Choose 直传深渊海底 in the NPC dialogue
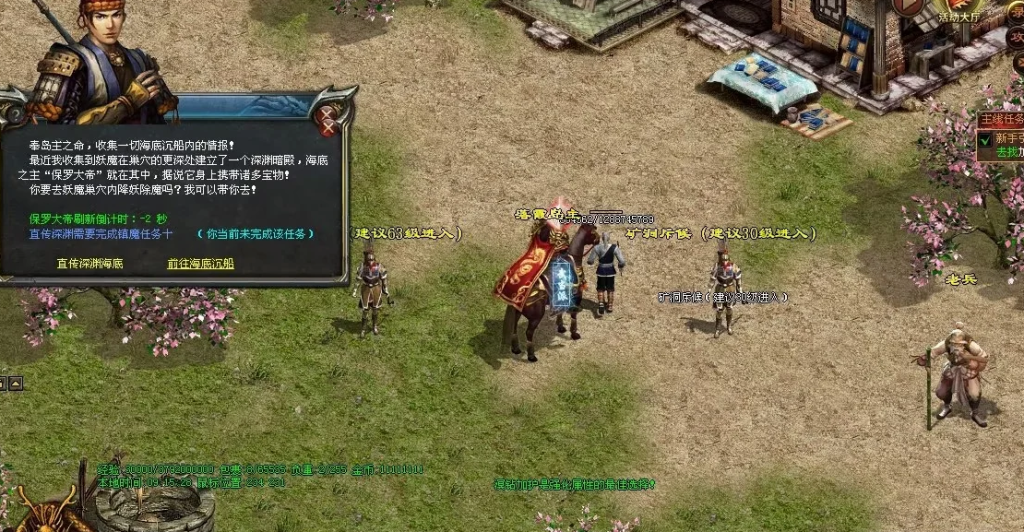The width and height of the screenshot is (1024, 532). (x=90, y=264)
